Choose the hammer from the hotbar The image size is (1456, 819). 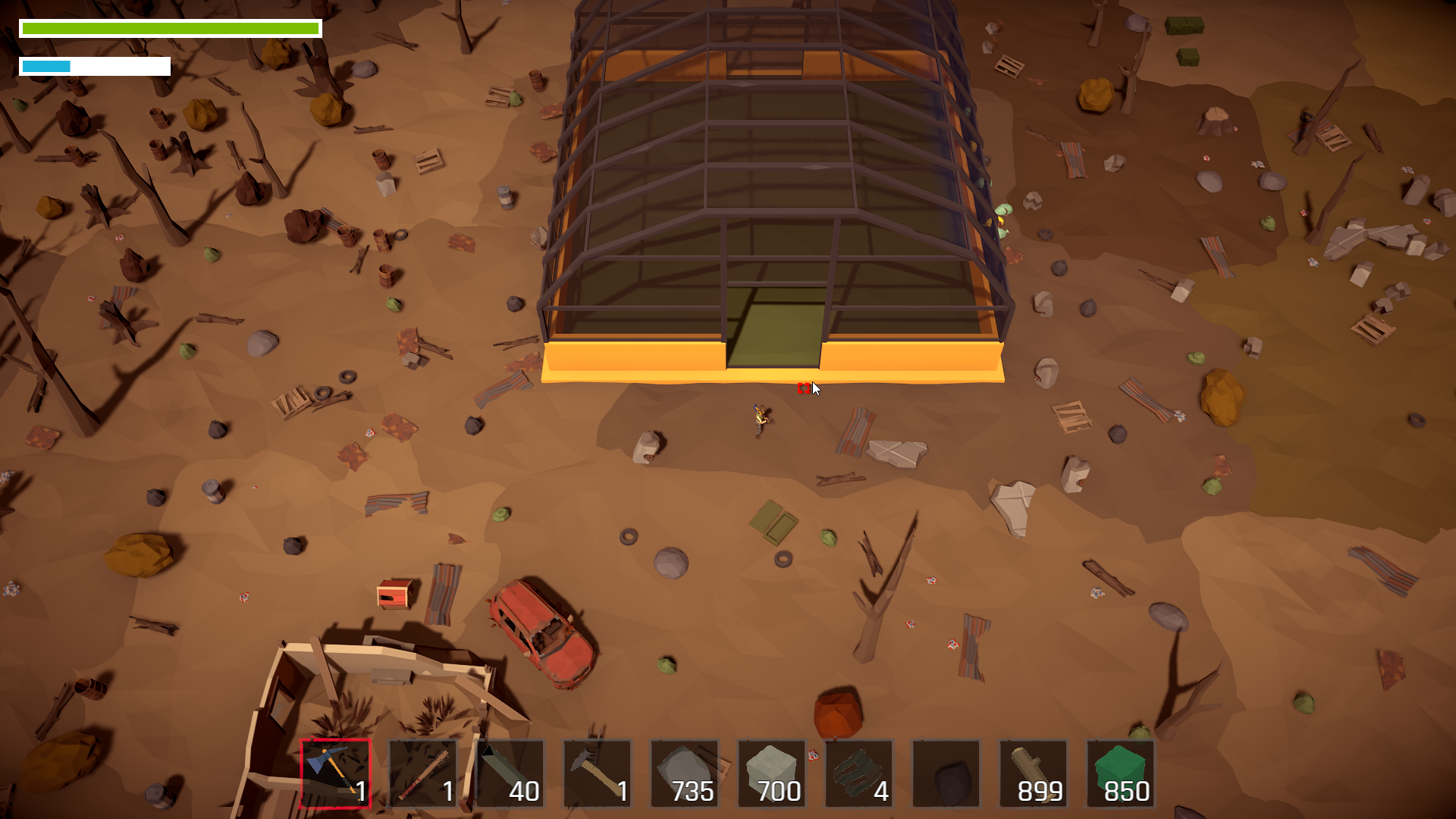click(598, 773)
